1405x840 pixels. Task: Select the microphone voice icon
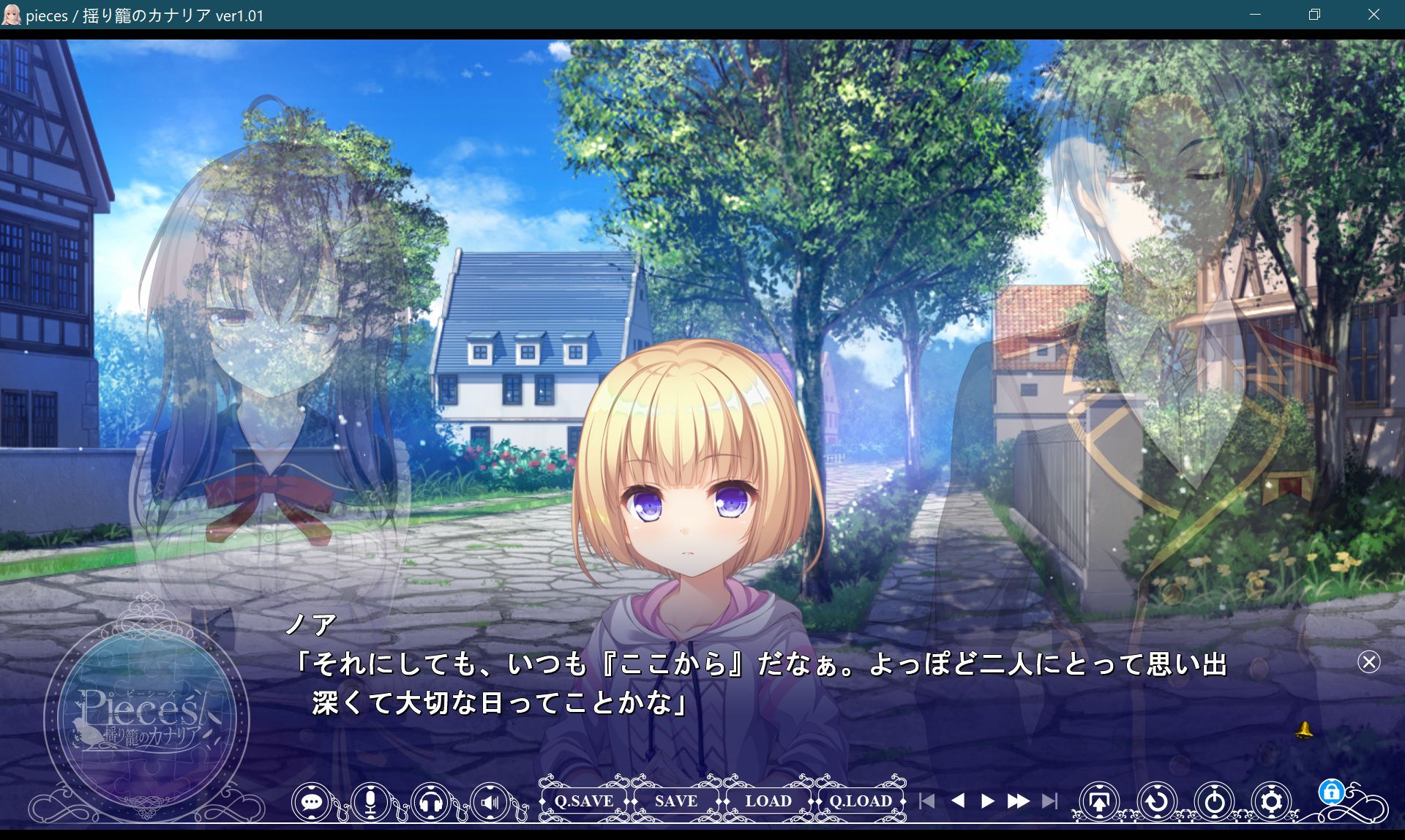click(x=369, y=801)
